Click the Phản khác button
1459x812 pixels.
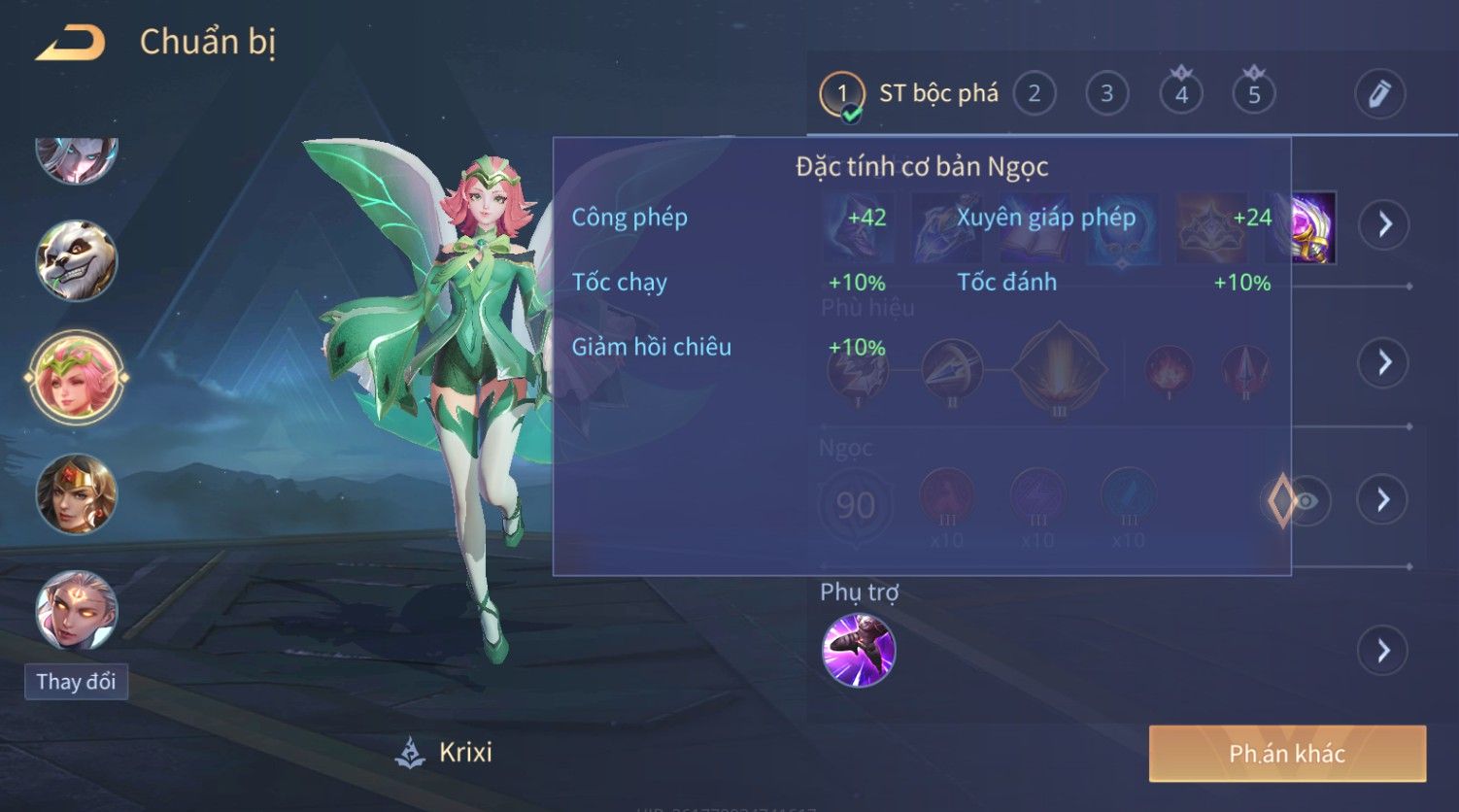(x=1287, y=754)
